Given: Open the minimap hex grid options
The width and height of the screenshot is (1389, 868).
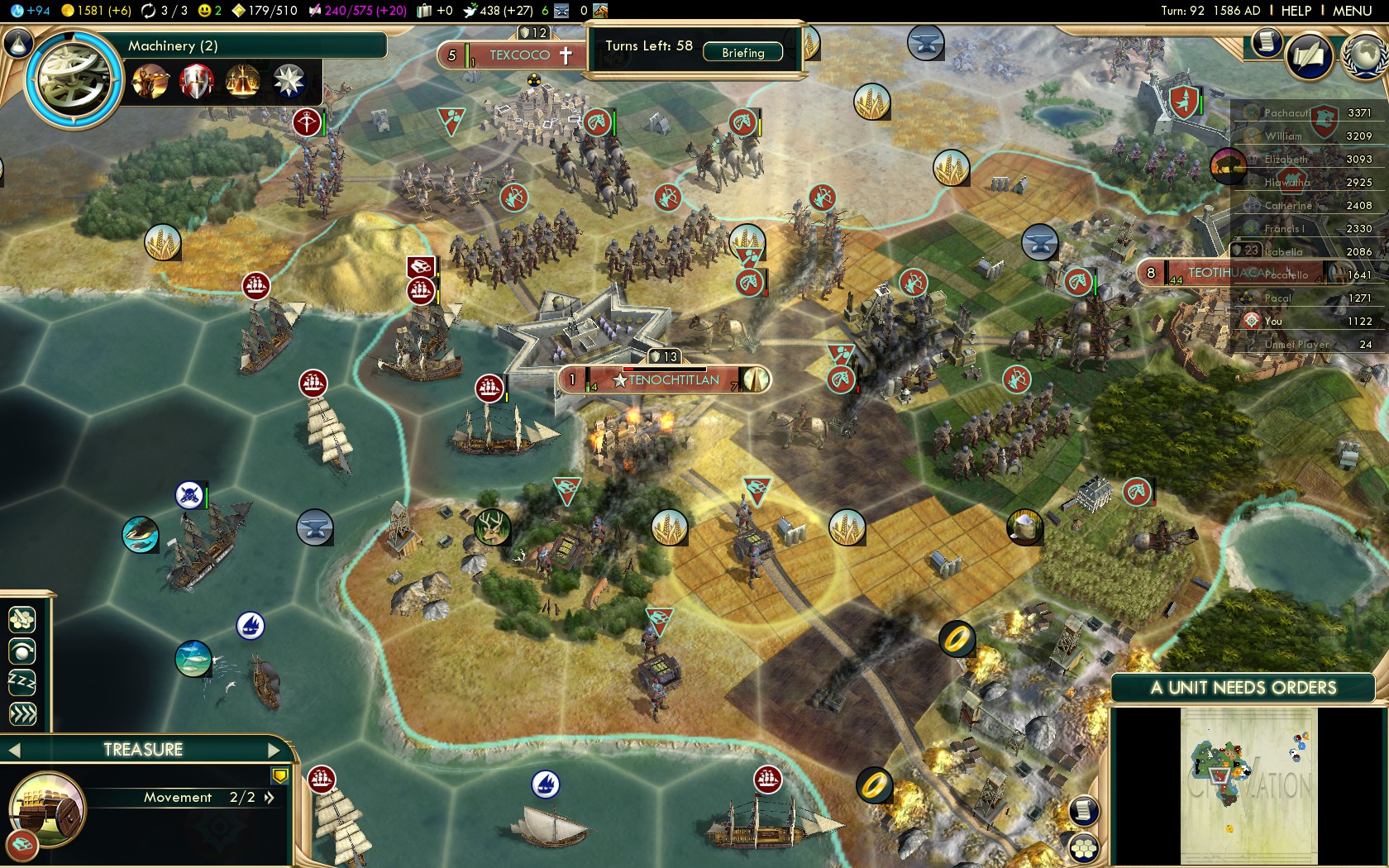Looking at the screenshot, I should tap(1083, 848).
